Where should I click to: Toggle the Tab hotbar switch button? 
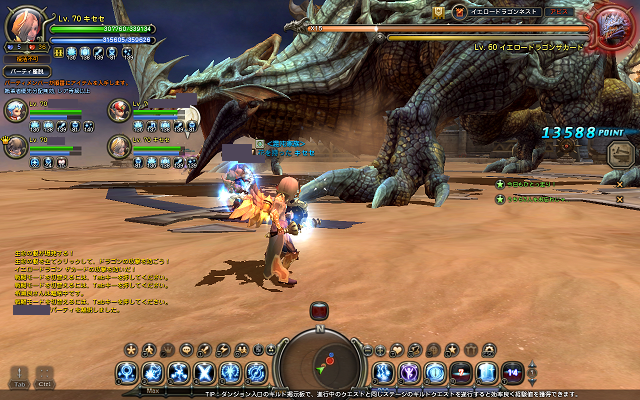click(x=19, y=375)
